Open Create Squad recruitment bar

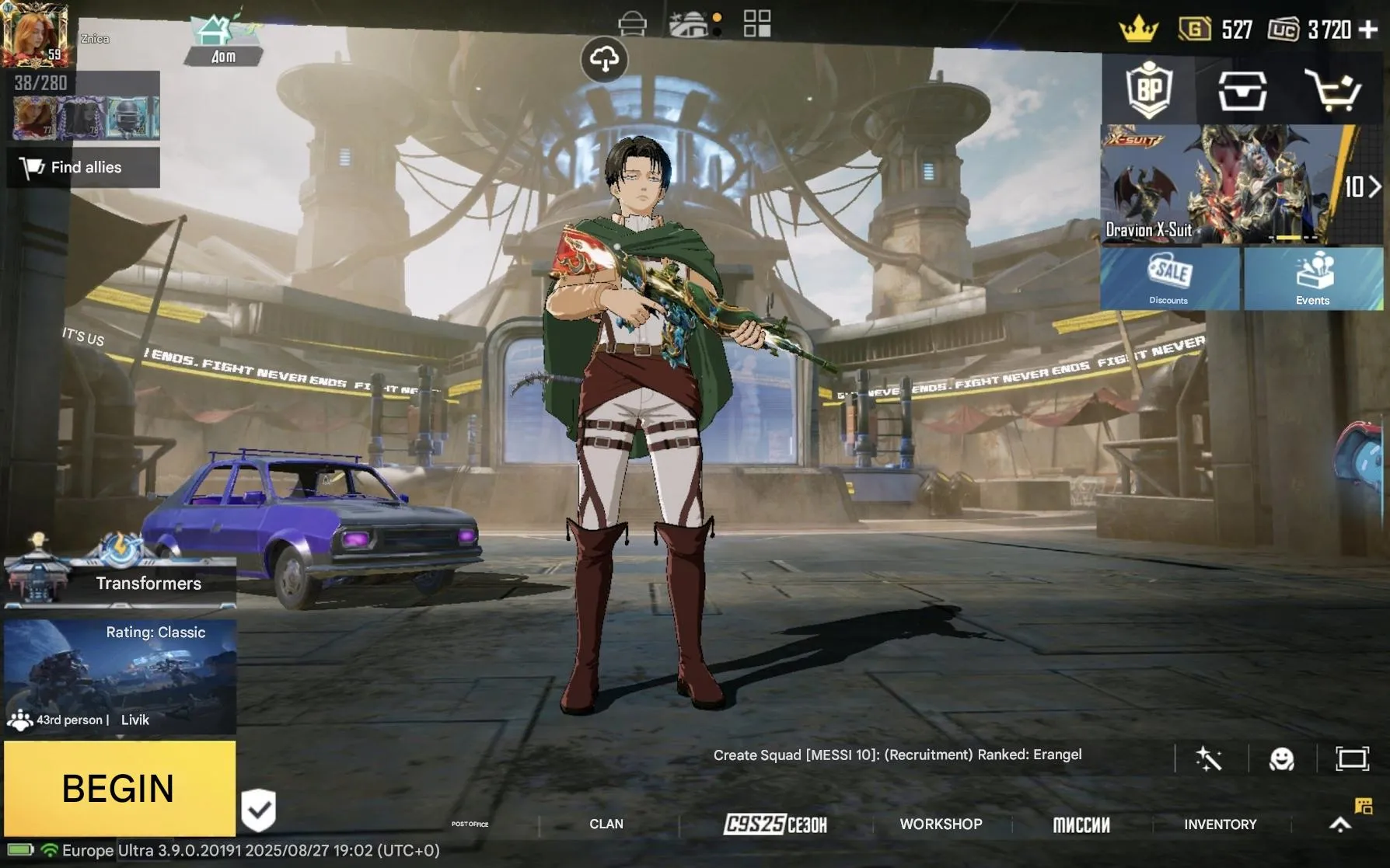click(x=900, y=755)
